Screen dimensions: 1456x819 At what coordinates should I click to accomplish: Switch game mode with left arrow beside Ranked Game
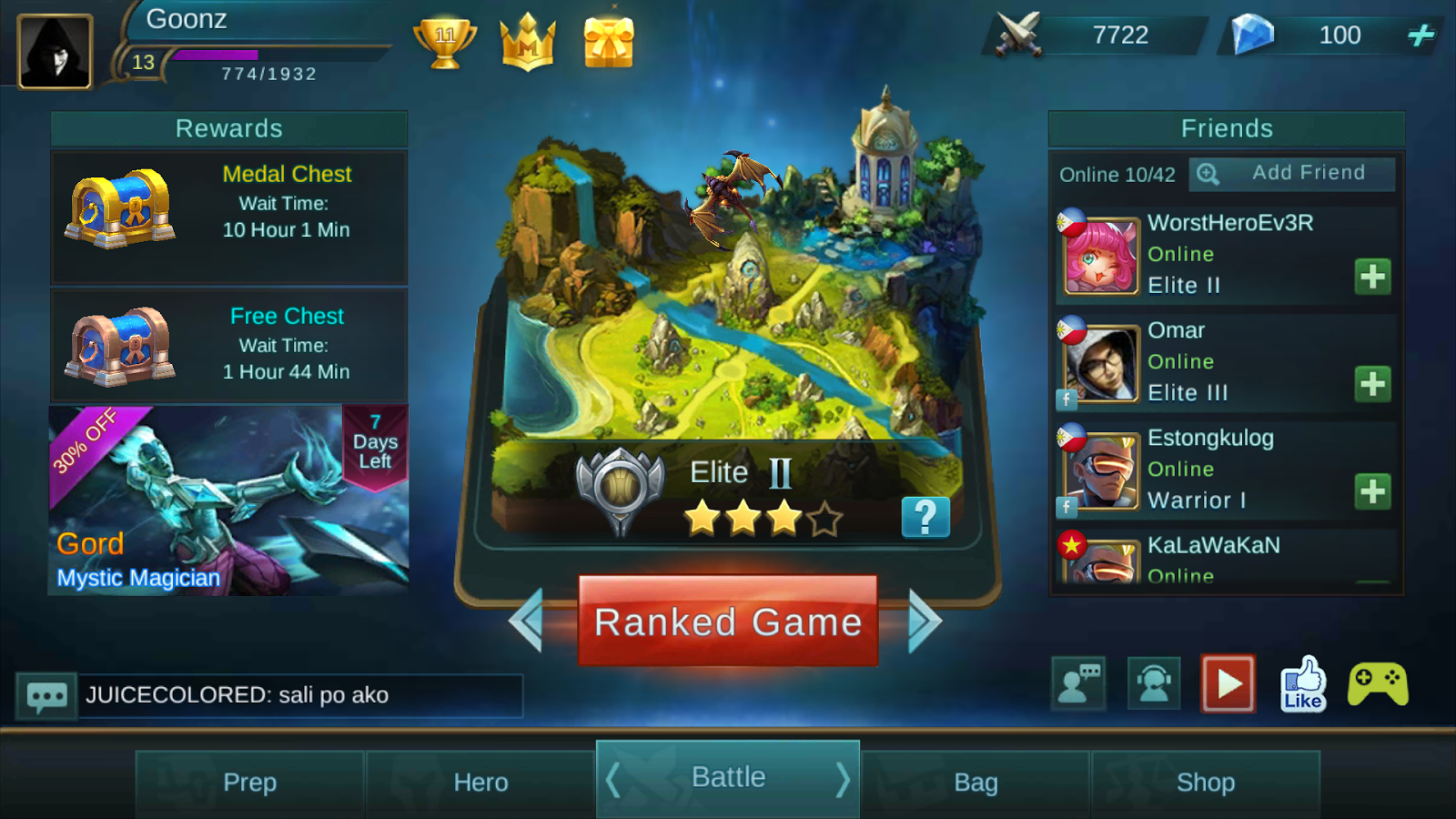click(x=529, y=621)
